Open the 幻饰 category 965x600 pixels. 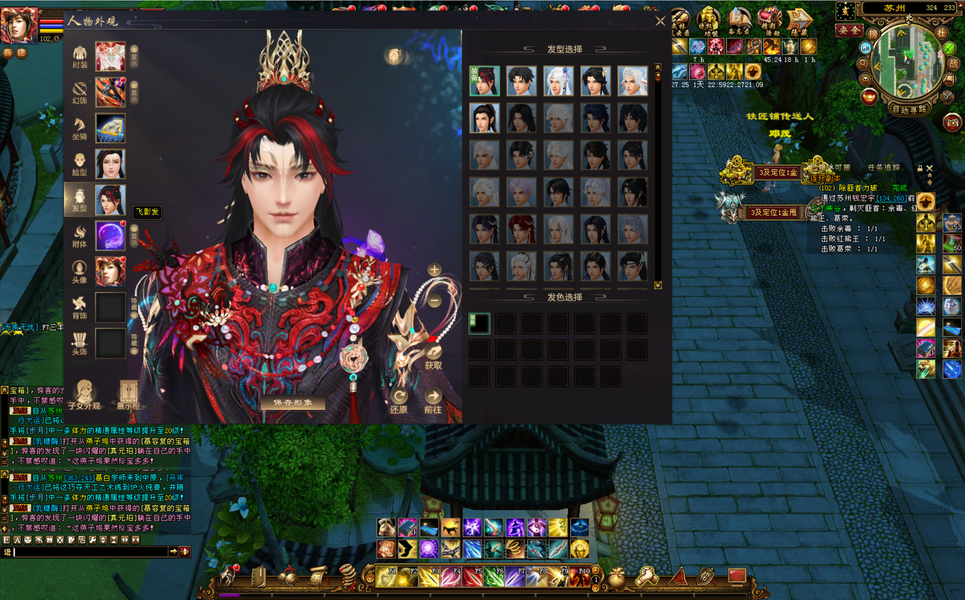pyautogui.click(x=110, y=92)
